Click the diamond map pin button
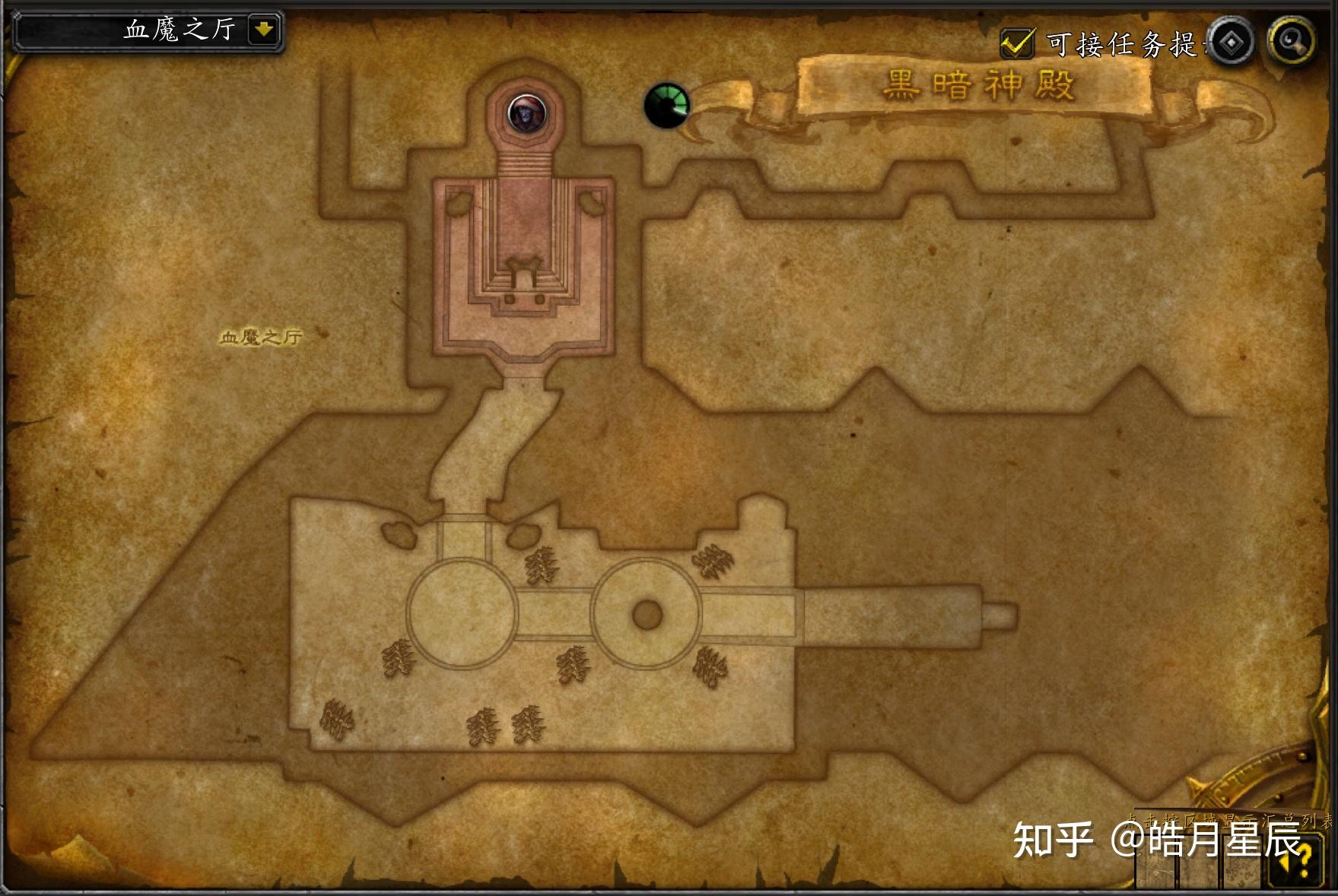1338x896 pixels. [1231, 42]
